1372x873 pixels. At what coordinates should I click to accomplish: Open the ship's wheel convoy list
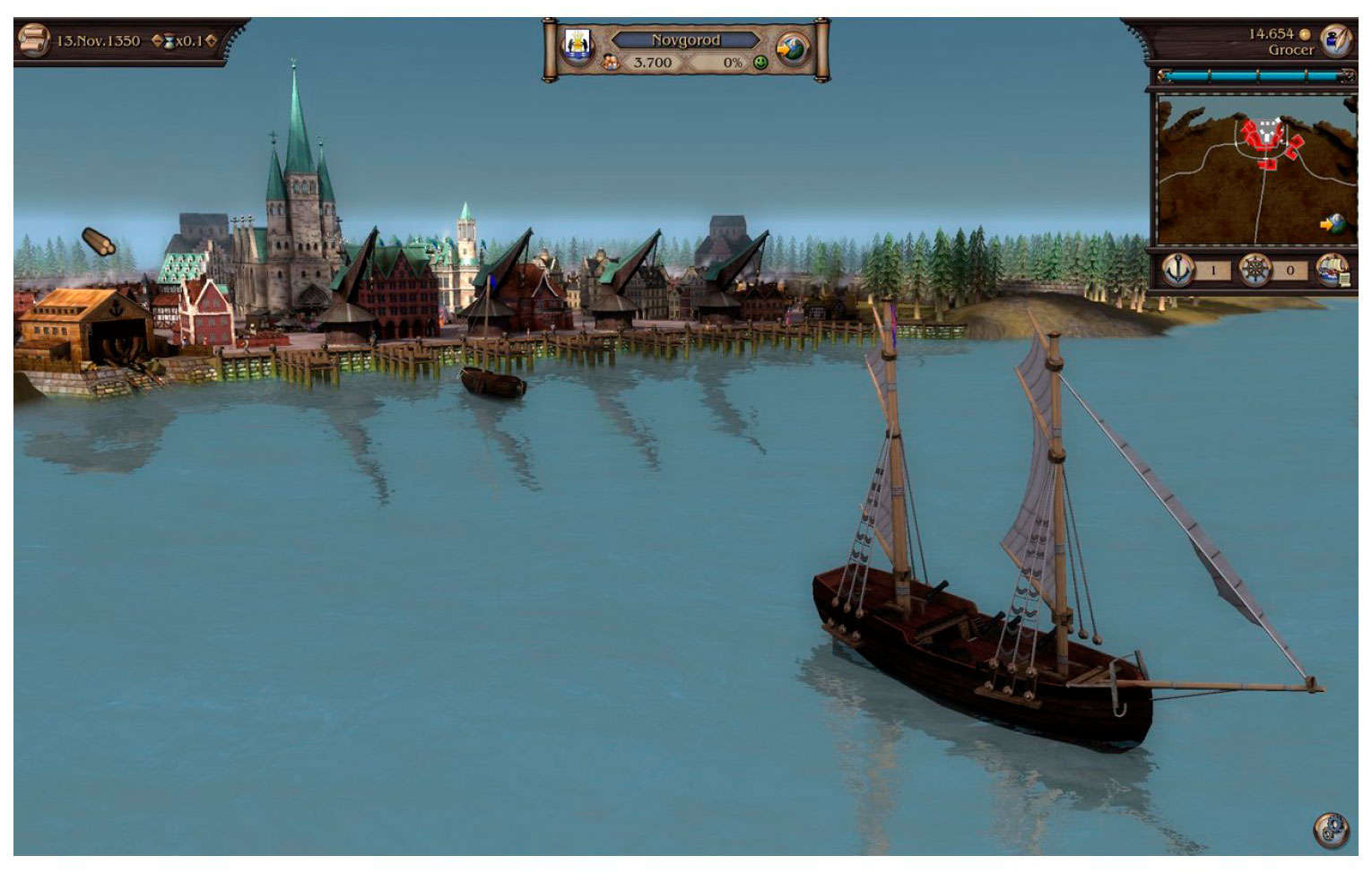tap(1255, 269)
